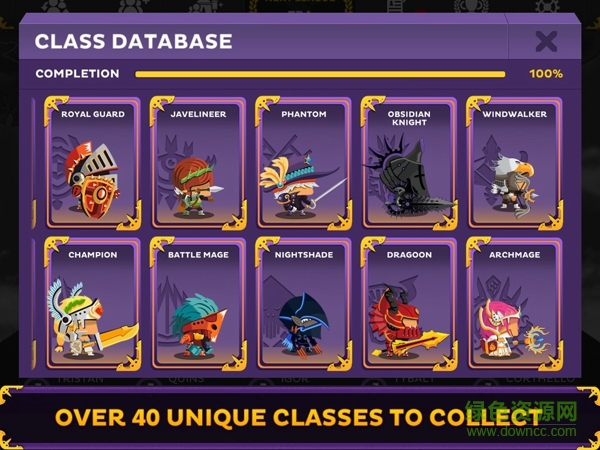This screenshot has width=600, height=450.
Task: Select the Royal Guard class card
Action: pyautogui.click(x=93, y=165)
